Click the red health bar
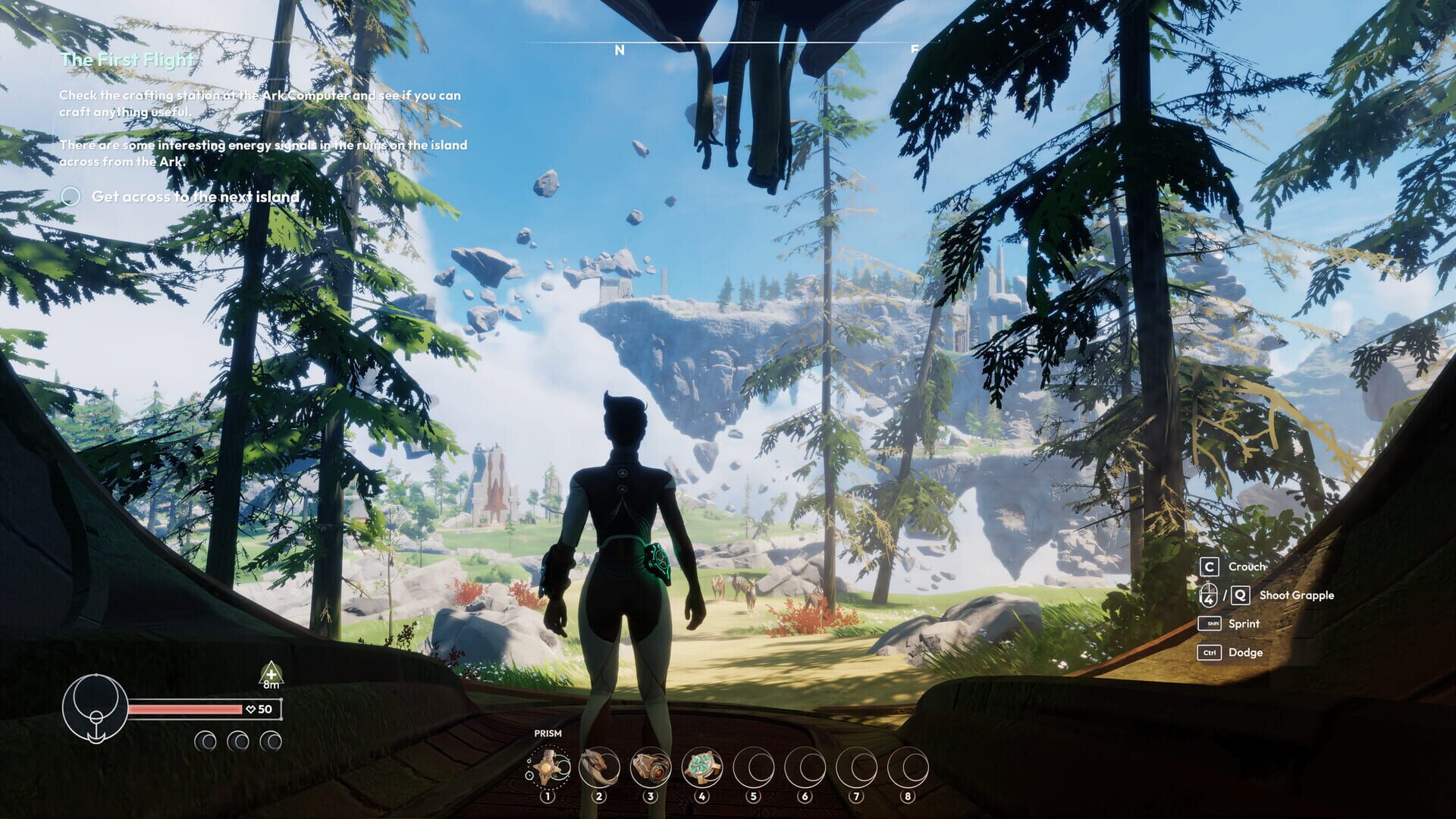The height and width of the screenshot is (819, 1456). (x=182, y=711)
